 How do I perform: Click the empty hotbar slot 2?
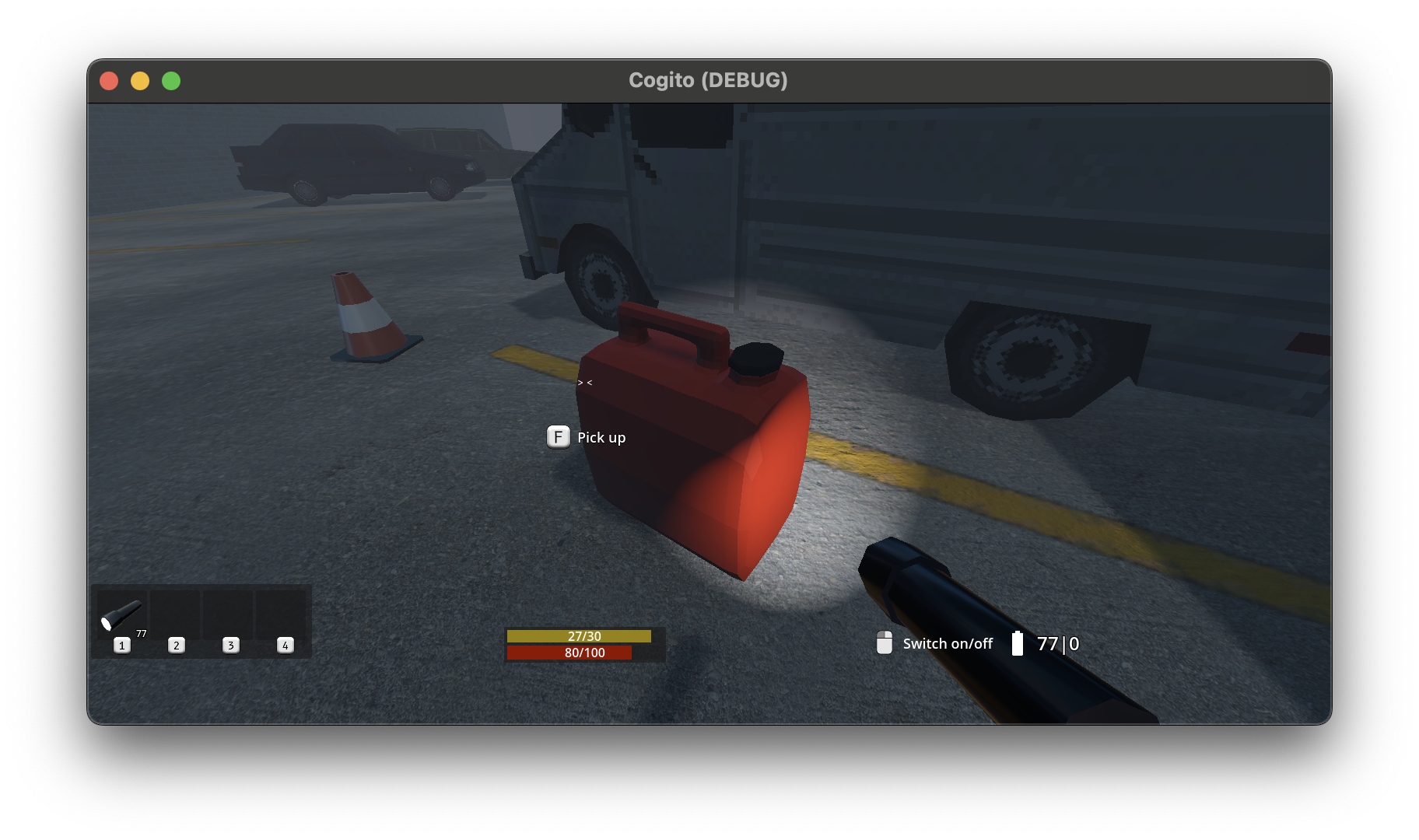[x=176, y=614]
